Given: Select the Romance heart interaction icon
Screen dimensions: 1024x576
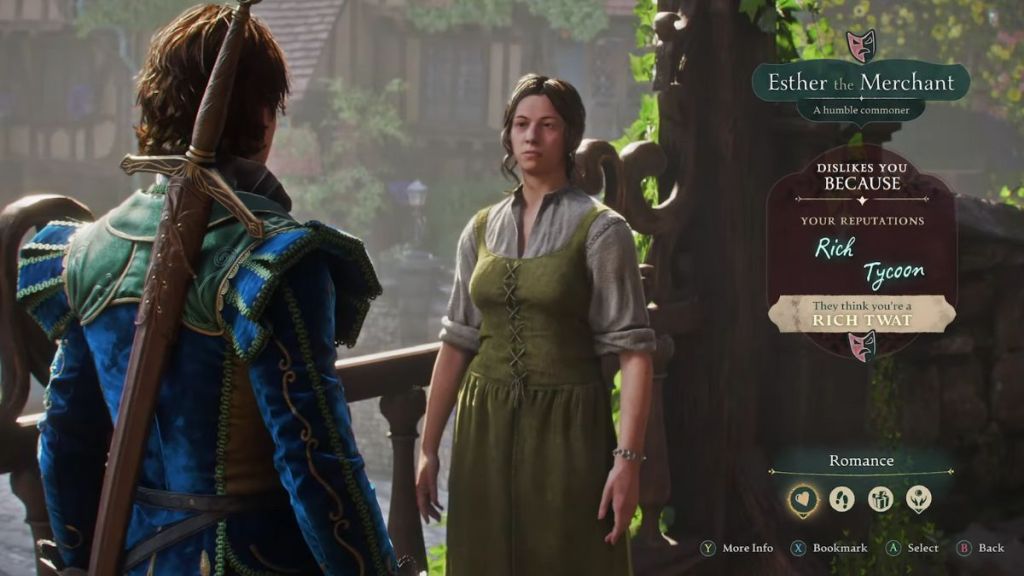Looking at the screenshot, I should (802, 498).
